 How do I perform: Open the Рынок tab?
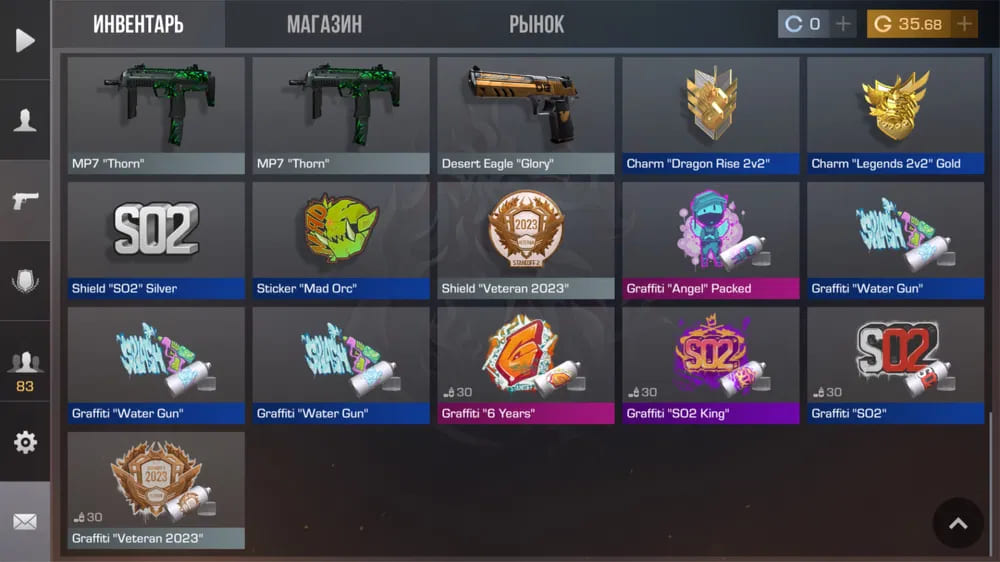tap(536, 24)
